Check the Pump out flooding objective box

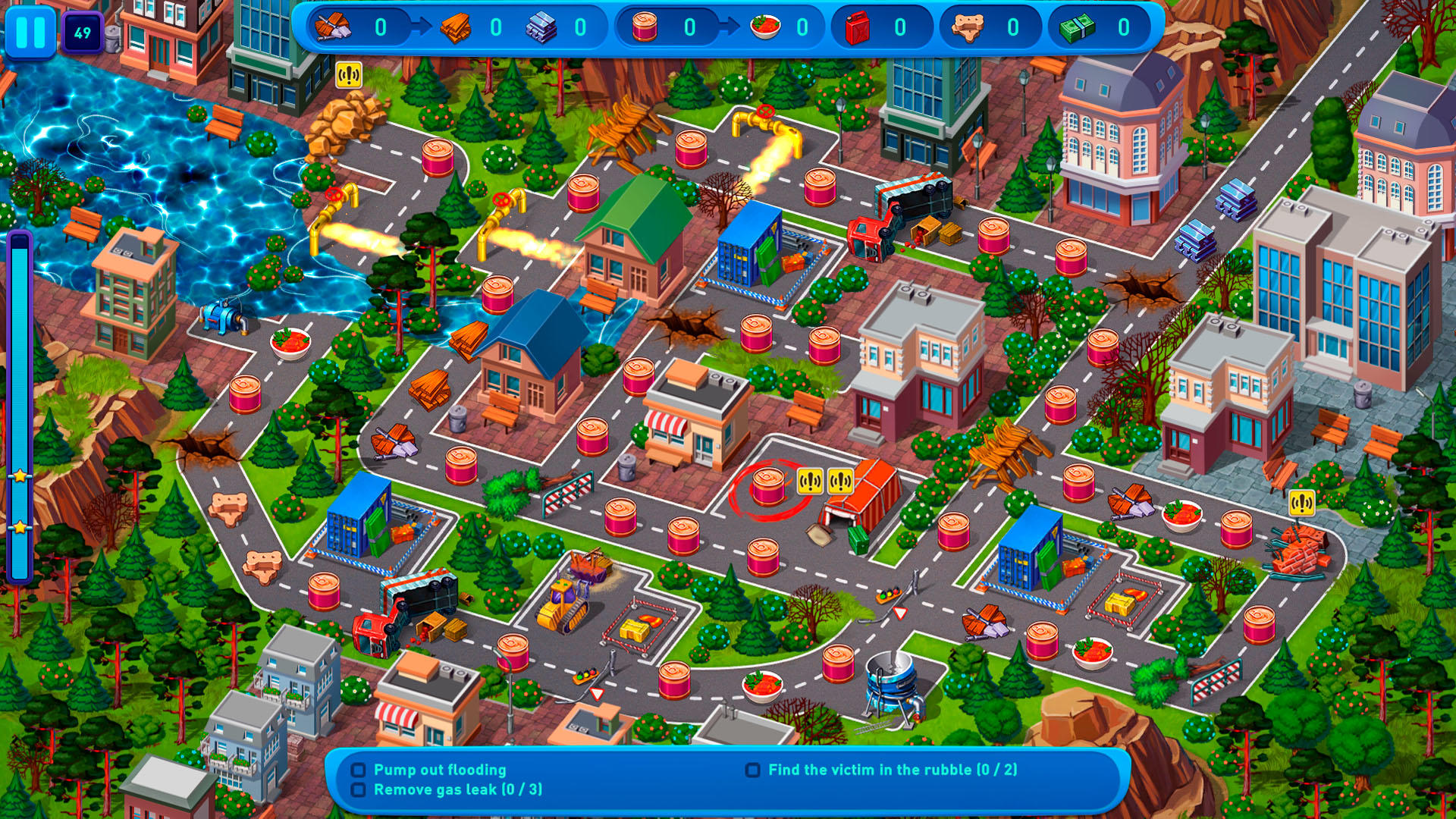(x=359, y=770)
